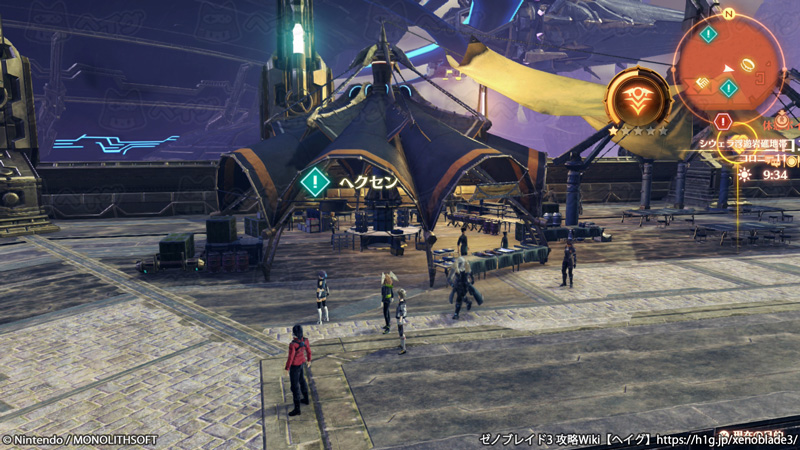Image resolution: width=800 pixels, height=450 pixels.
Task: Click the red hexagon alert marker
Action: click(x=723, y=121)
